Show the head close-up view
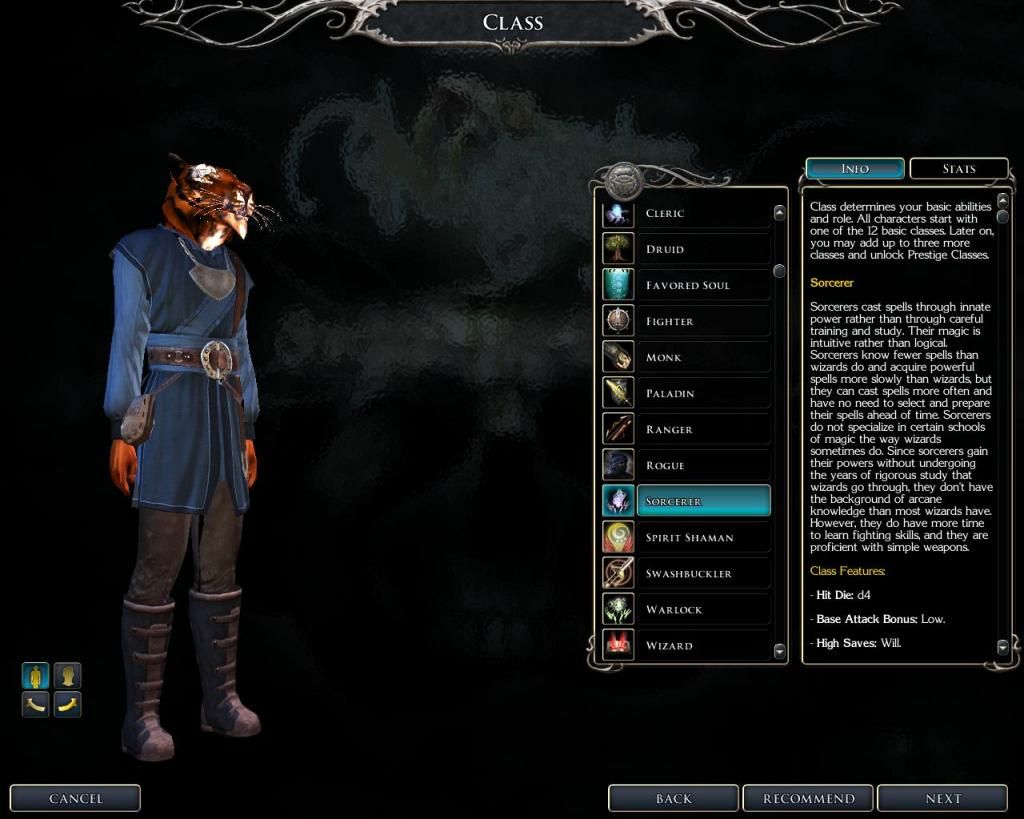This screenshot has height=819, width=1024. [x=67, y=676]
